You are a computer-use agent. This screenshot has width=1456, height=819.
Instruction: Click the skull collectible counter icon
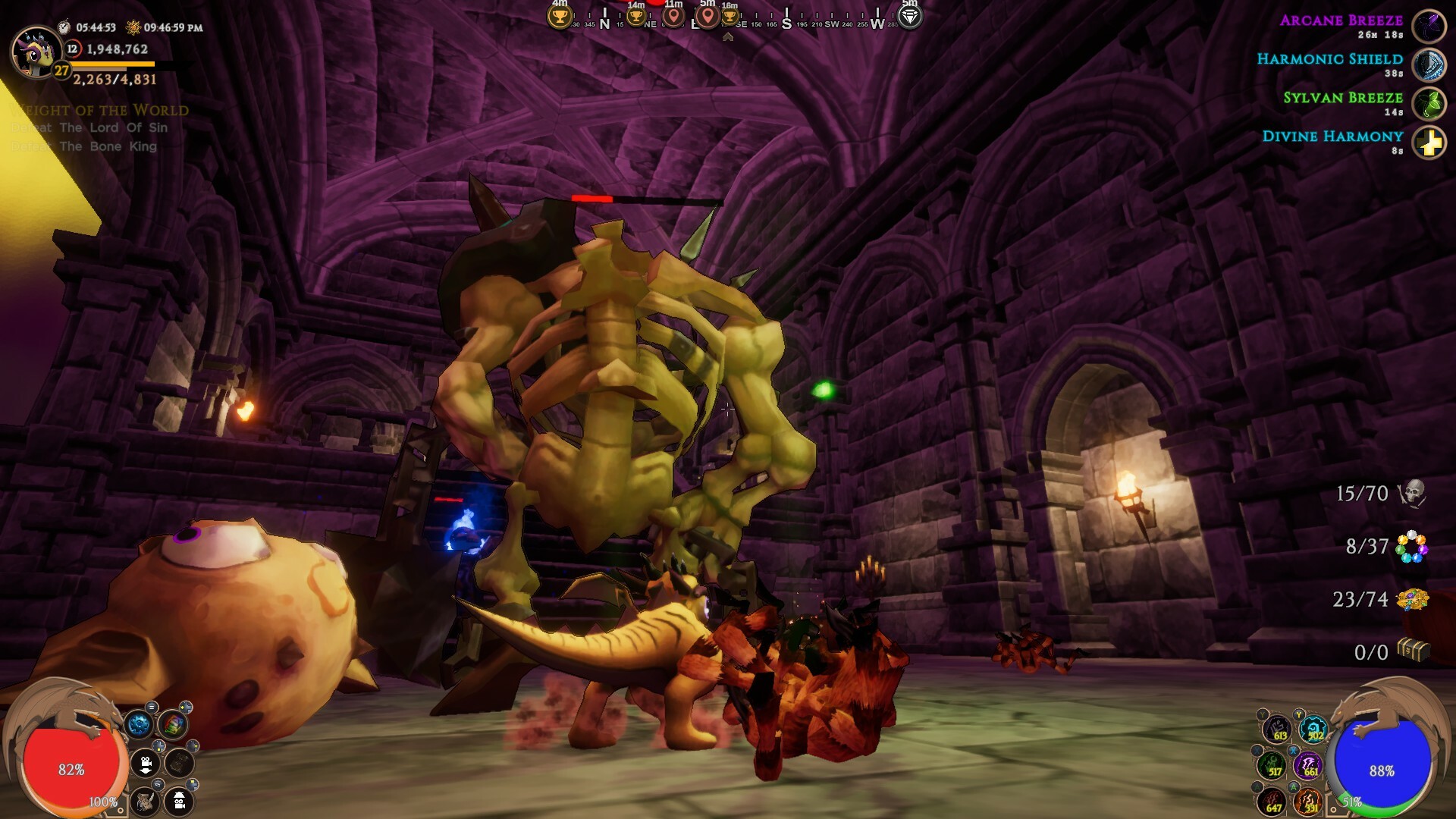1414,494
